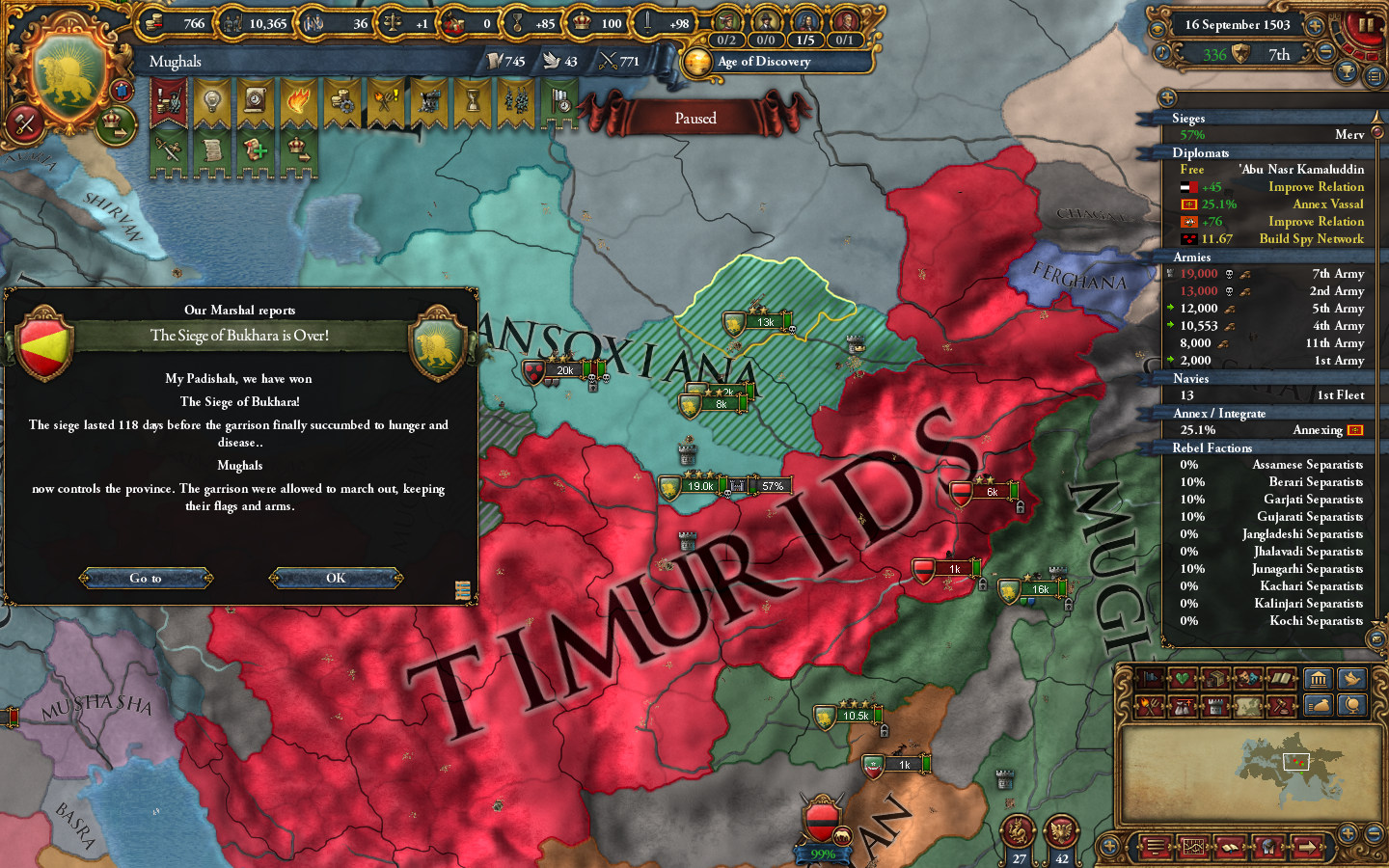
Task: Click OK on the Siege of Bukhara report
Action: coord(336,579)
